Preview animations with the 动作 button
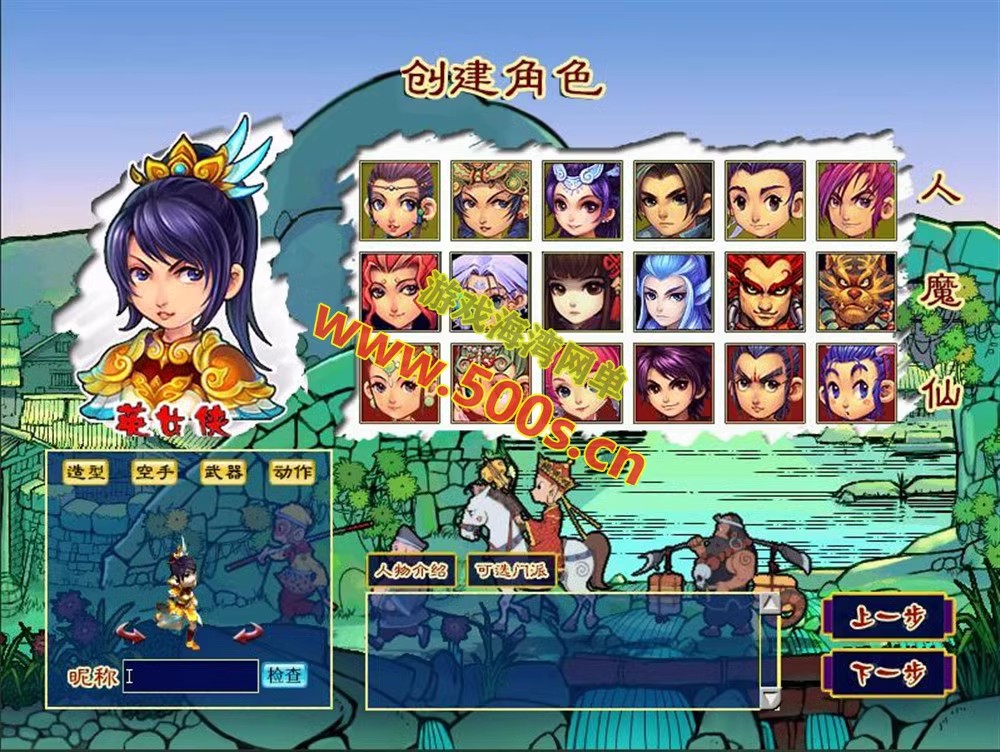The width and height of the screenshot is (1000, 752). pyautogui.click(x=291, y=472)
